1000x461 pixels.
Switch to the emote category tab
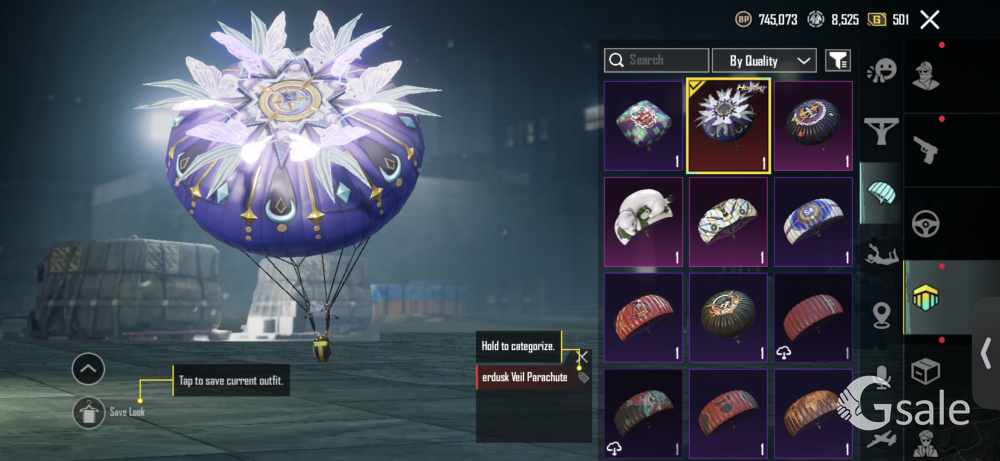tap(882, 71)
